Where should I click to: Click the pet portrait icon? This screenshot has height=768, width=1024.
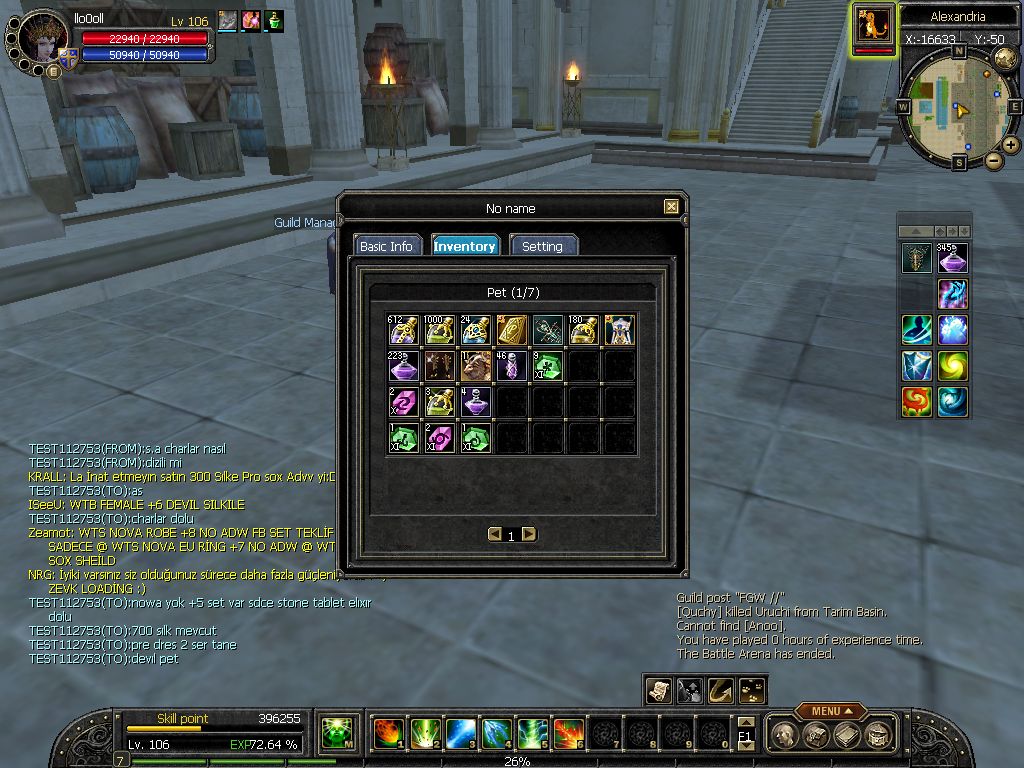(x=874, y=26)
